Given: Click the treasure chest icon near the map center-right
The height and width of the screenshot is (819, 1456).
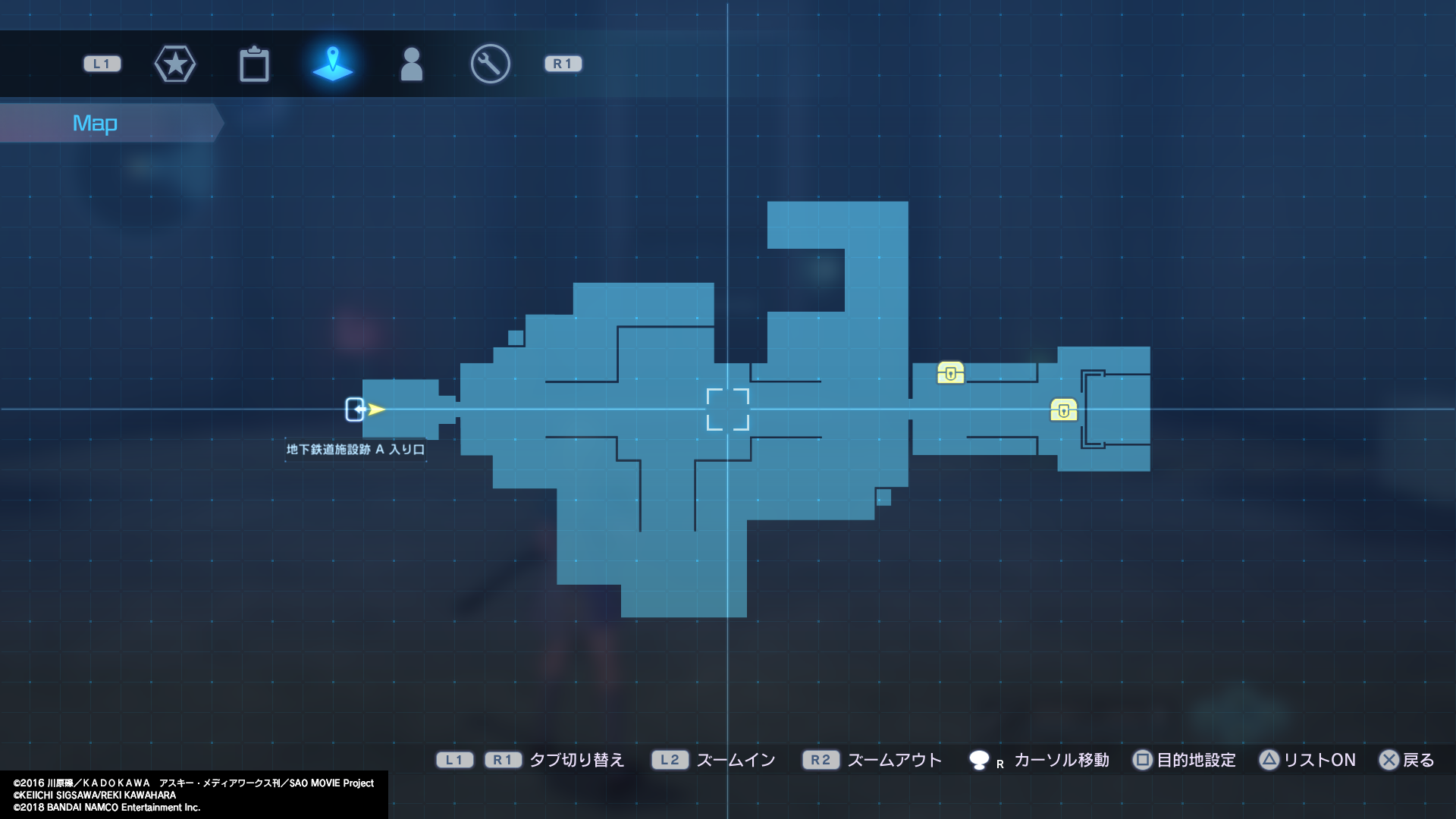Looking at the screenshot, I should pyautogui.click(x=952, y=373).
